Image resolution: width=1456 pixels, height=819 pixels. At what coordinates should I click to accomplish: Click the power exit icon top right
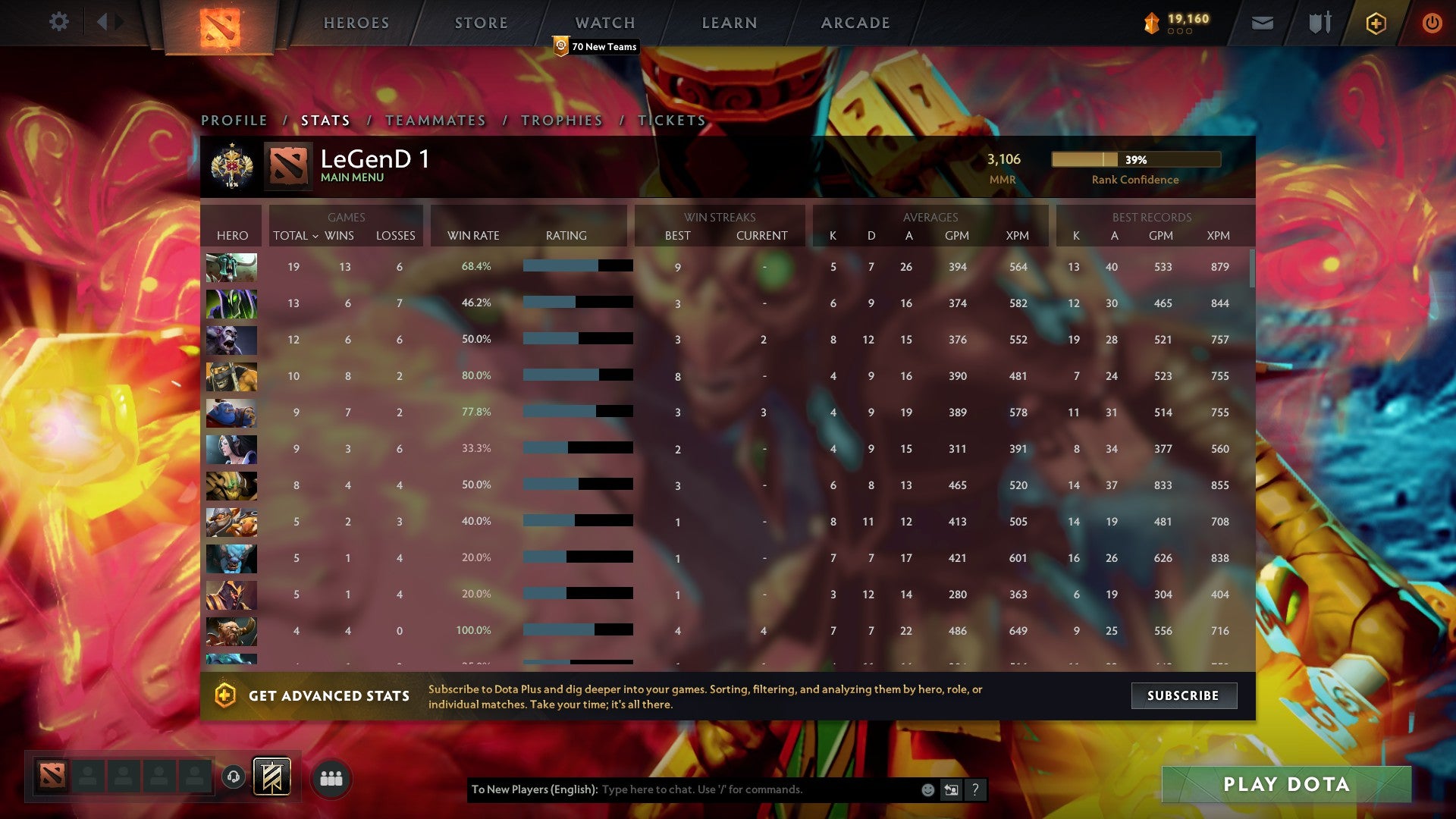1432,24
